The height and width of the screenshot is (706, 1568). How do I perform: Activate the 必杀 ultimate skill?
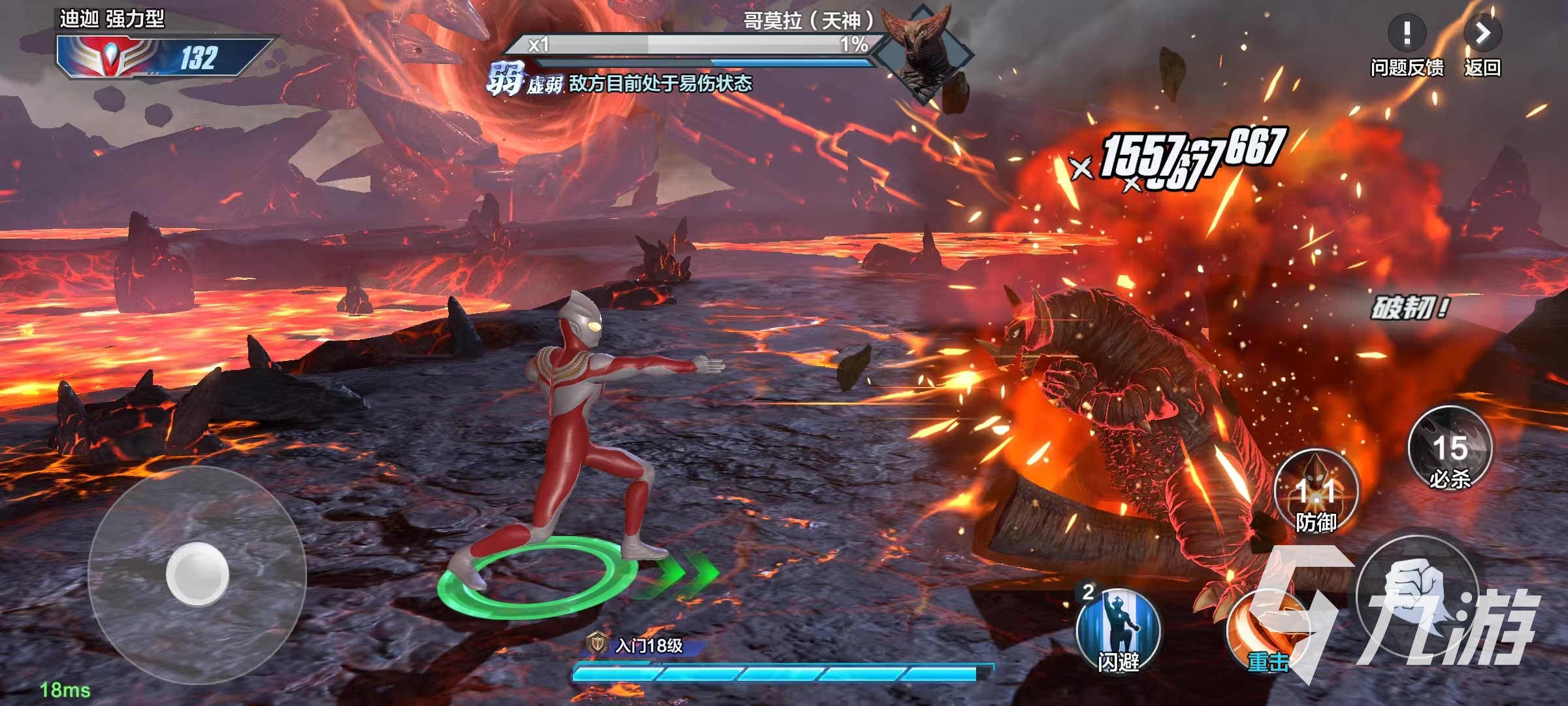(x=1450, y=448)
